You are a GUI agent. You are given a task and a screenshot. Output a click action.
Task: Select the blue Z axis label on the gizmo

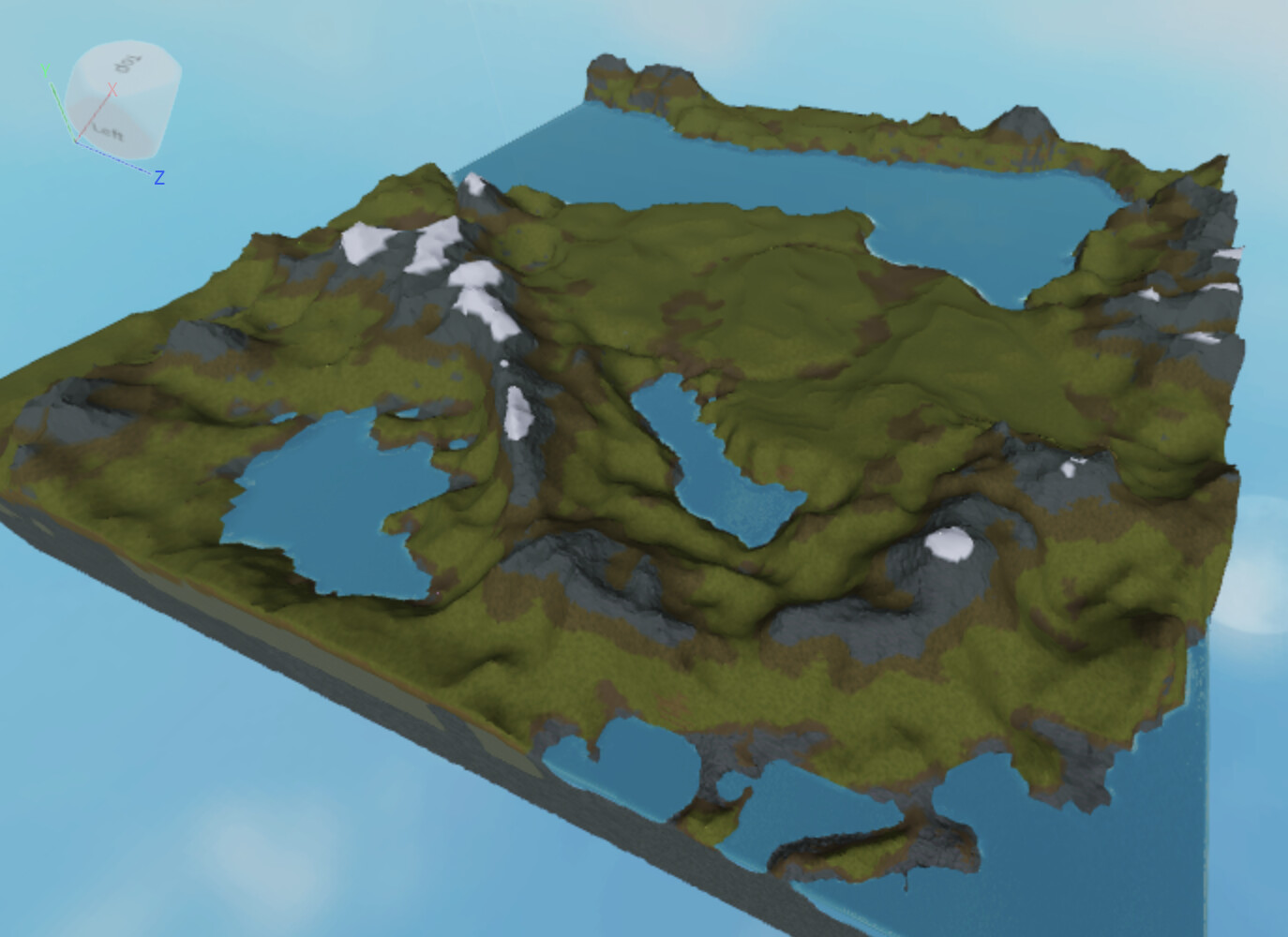[159, 175]
